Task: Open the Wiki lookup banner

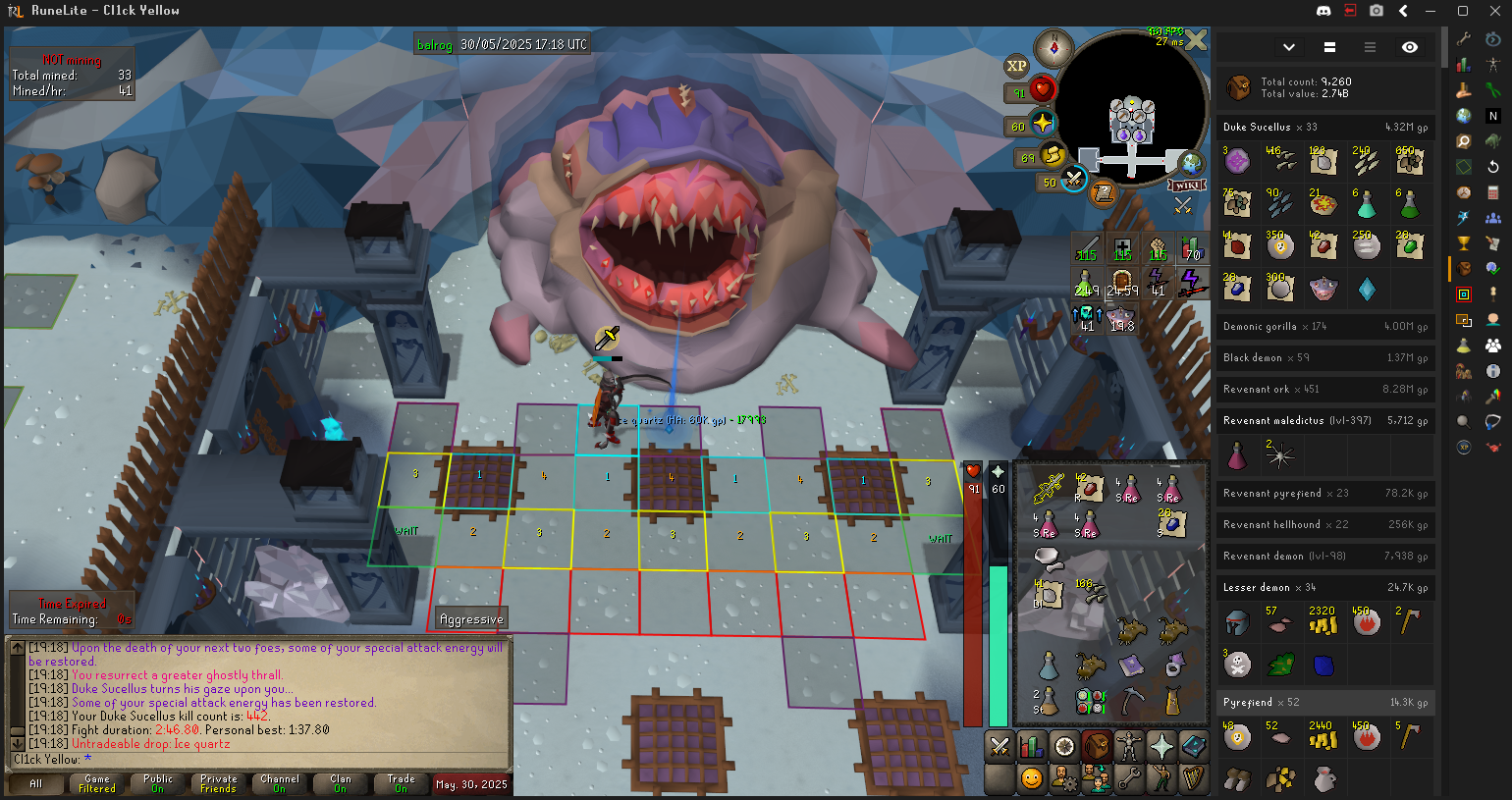Action: click(x=1186, y=186)
